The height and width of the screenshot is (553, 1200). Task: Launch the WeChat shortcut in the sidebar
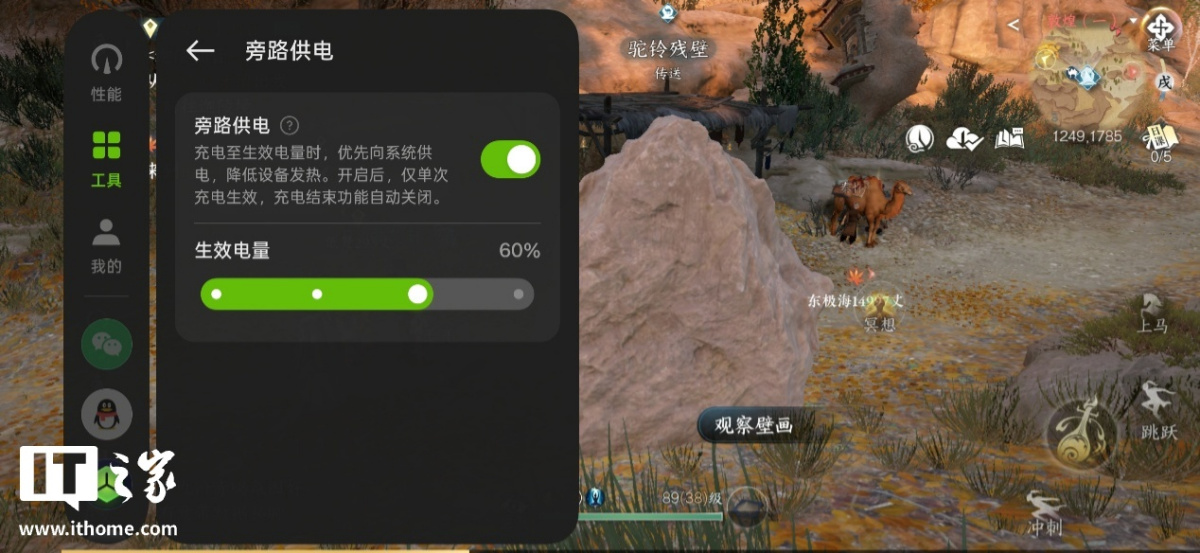coord(106,344)
